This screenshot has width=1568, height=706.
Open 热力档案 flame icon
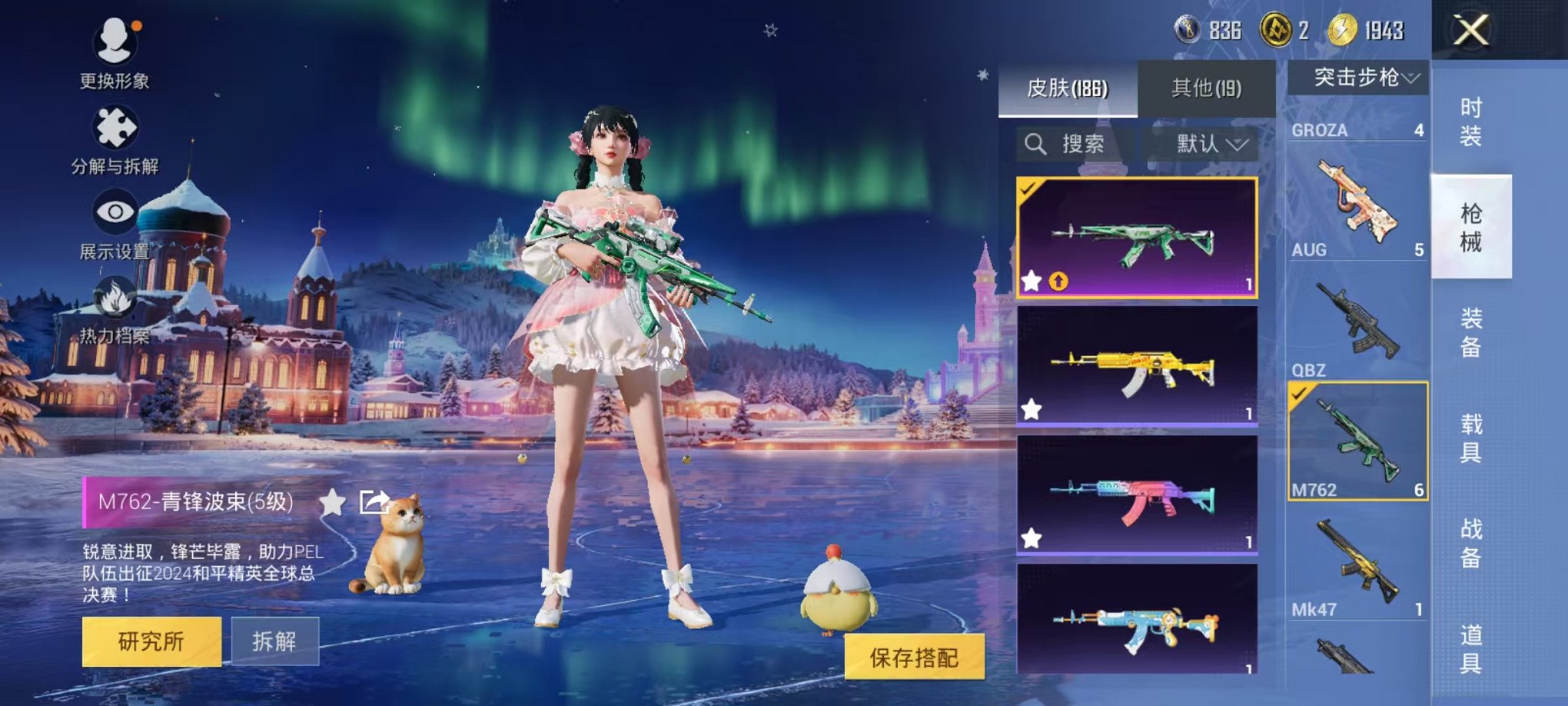point(115,300)
